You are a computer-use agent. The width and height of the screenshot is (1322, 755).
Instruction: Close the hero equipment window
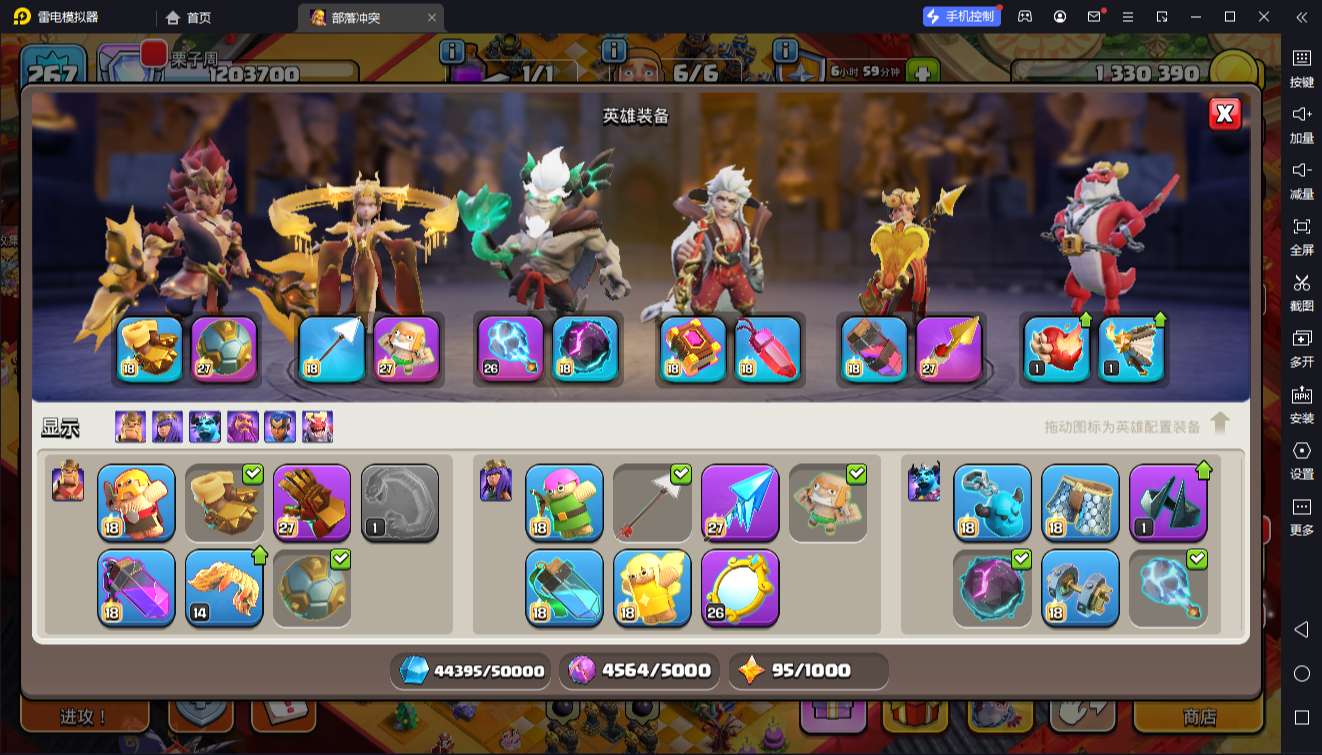click(x=1224, y=114)
